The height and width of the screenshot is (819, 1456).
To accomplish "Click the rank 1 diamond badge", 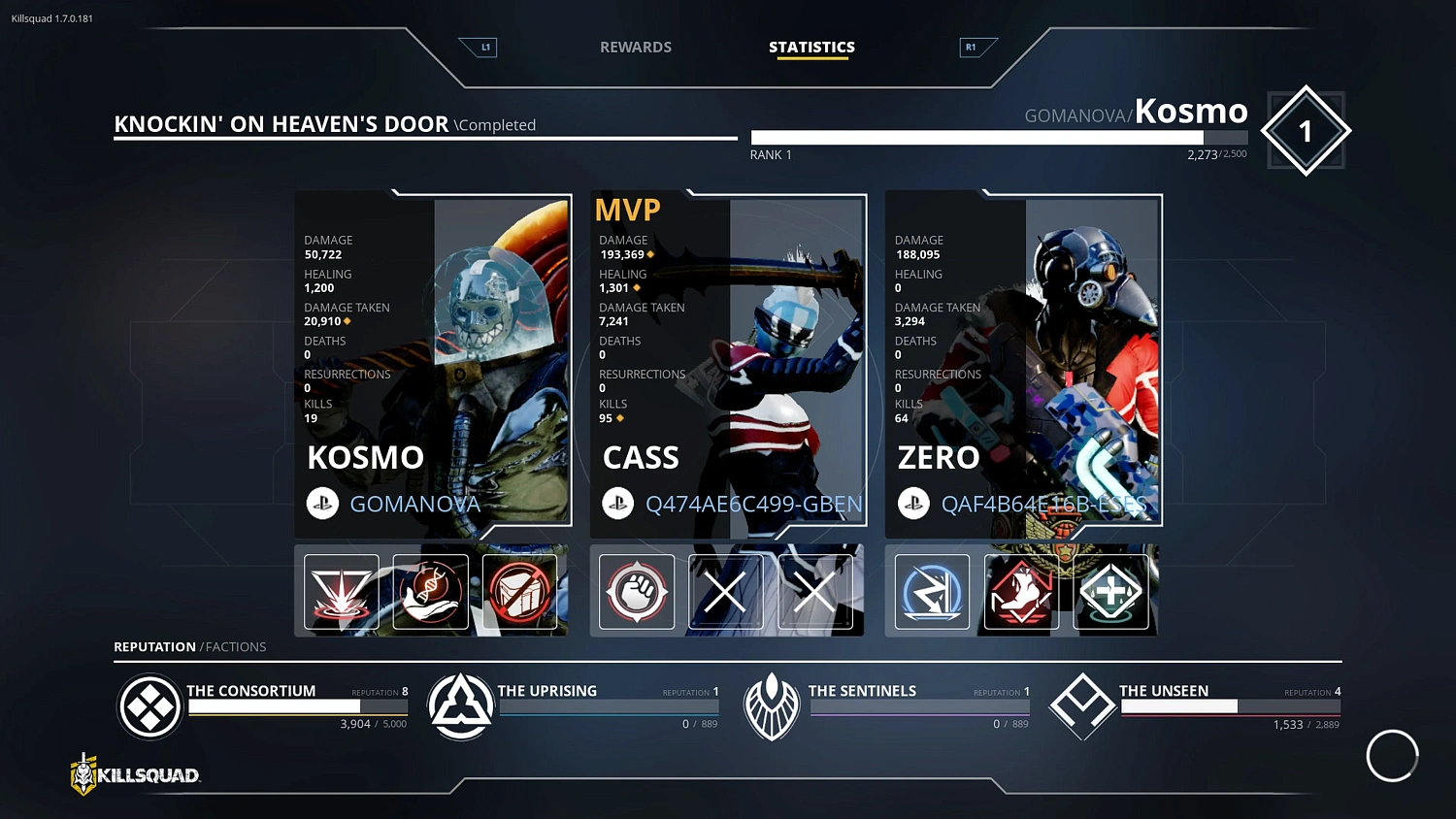I will [x=1306, y=131].
